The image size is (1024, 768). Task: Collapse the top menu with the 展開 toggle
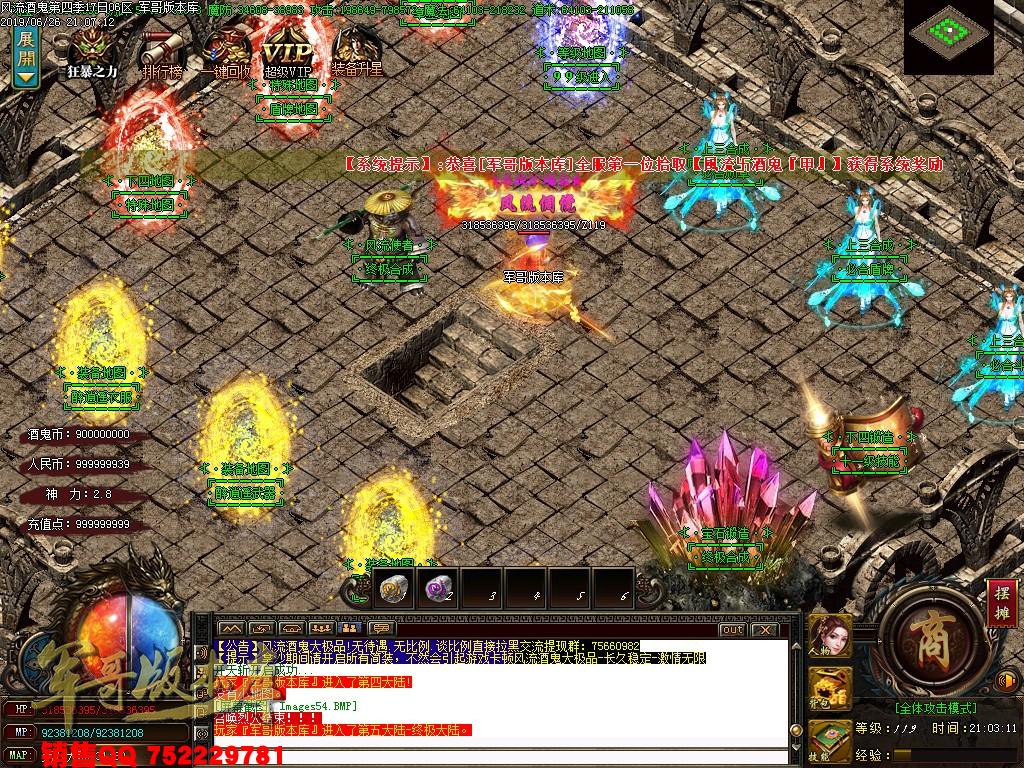(x=26, y=57)
